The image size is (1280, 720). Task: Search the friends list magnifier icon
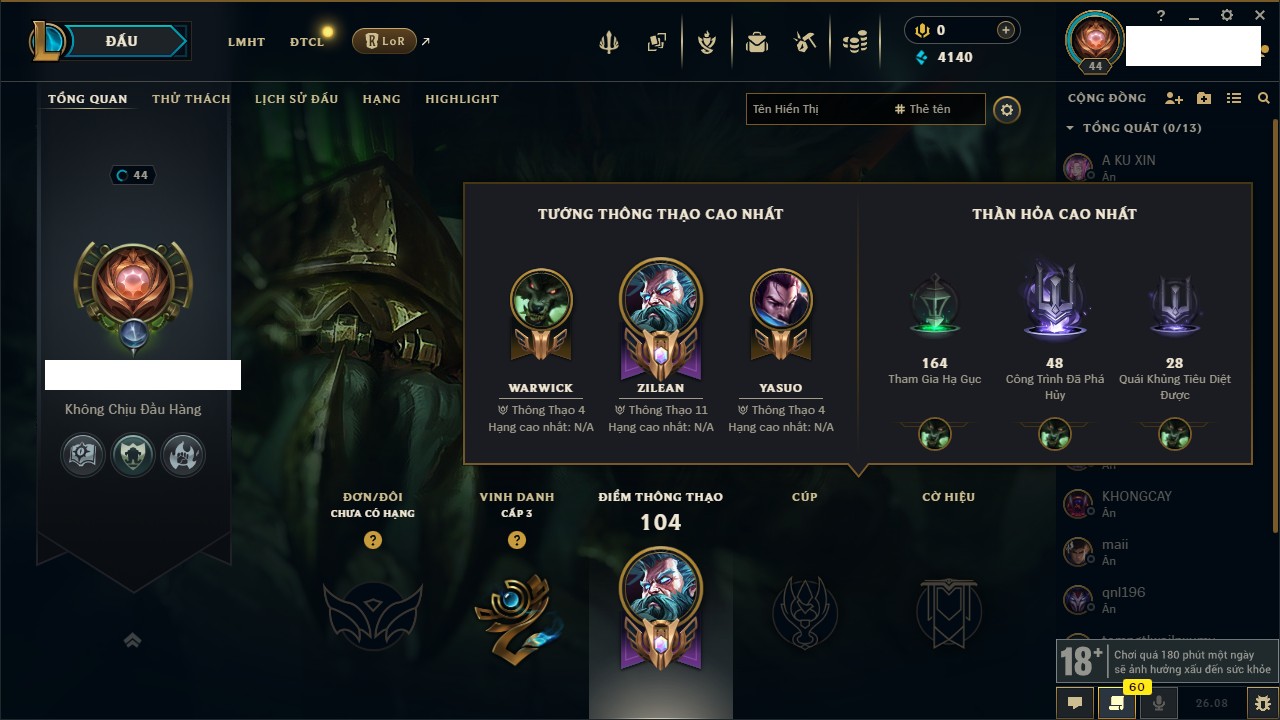tap(1264, 98)
